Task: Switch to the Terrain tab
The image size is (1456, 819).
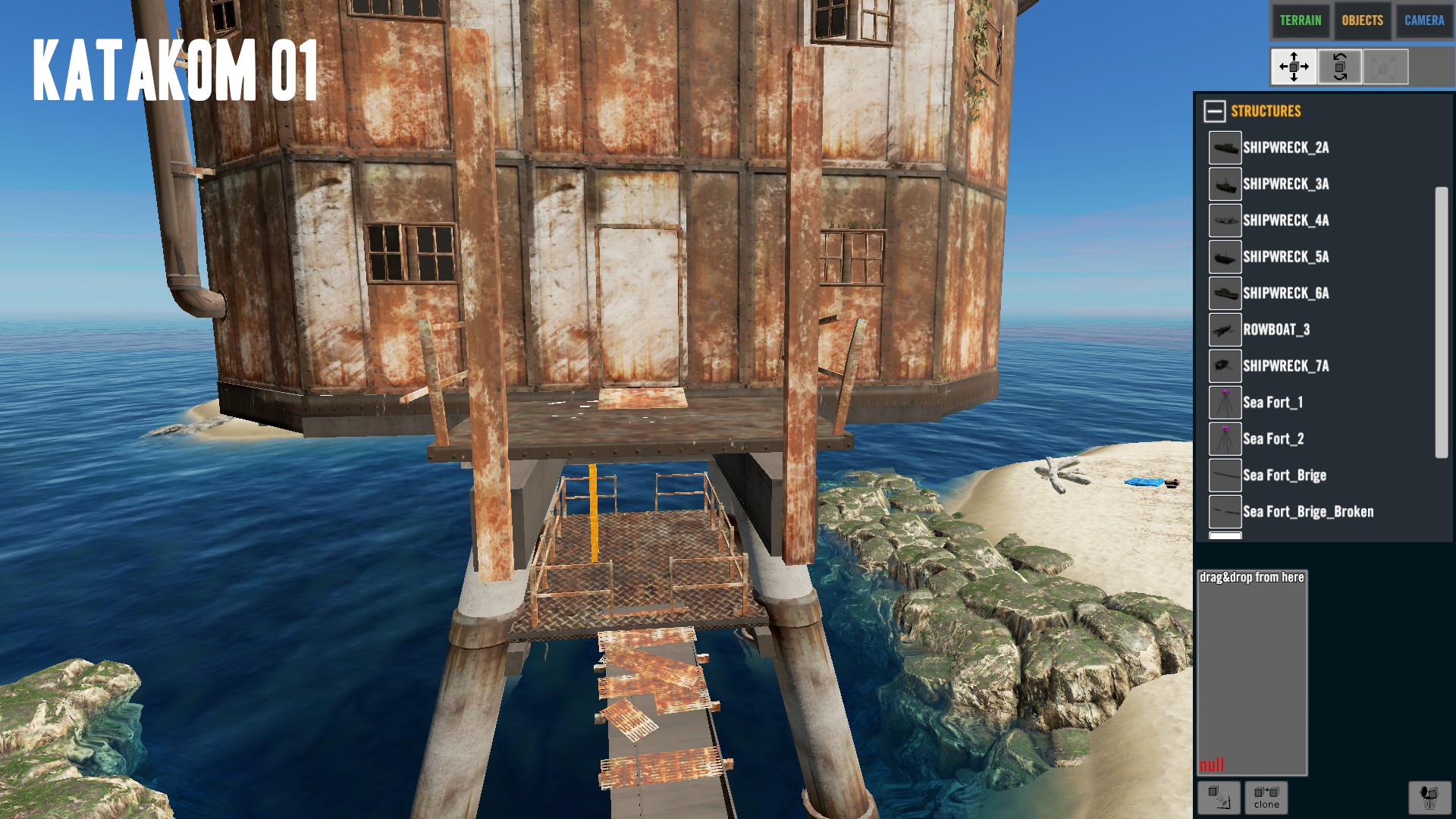Action: (x=1300, y=20)
